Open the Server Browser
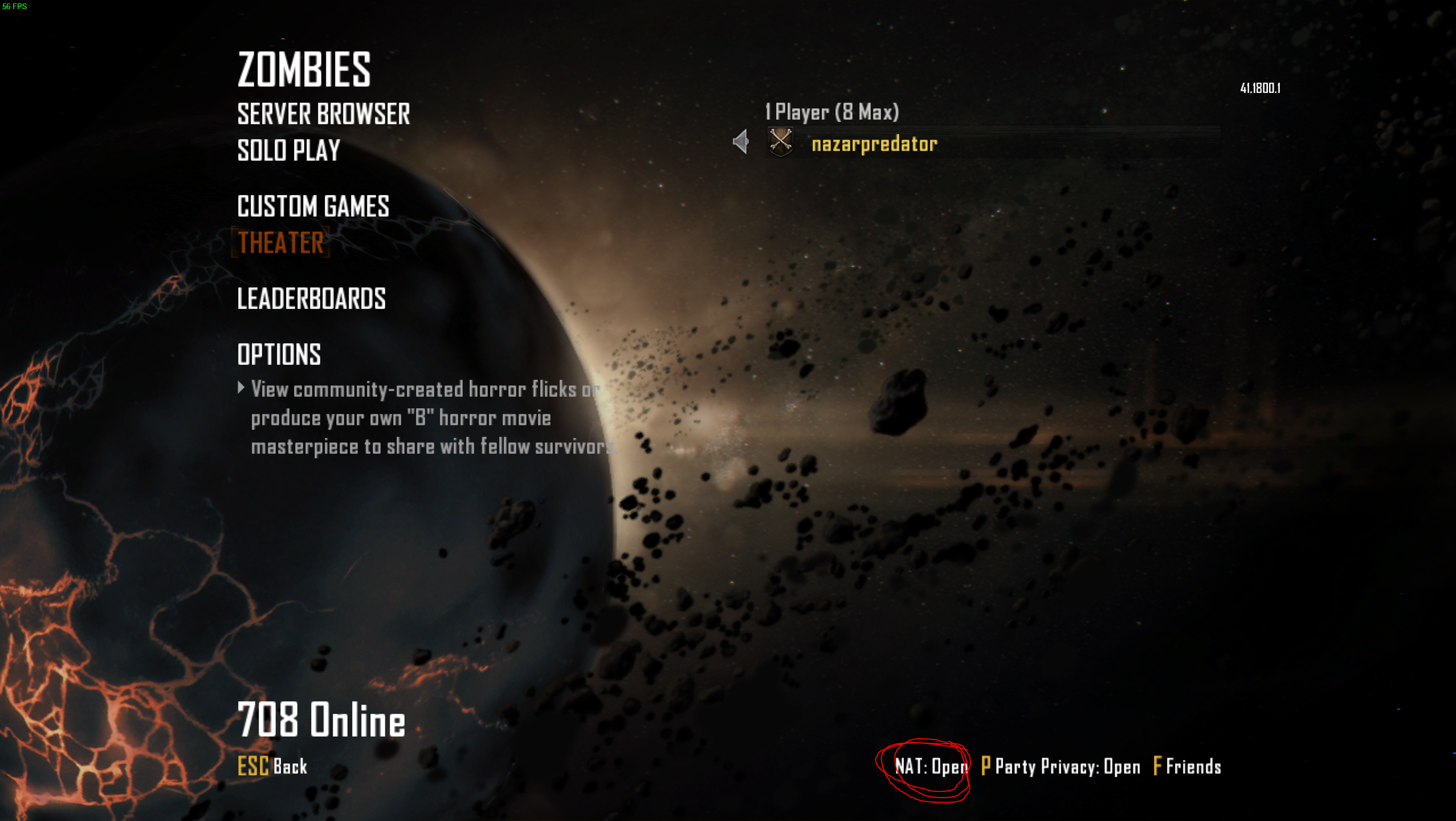 [x=323, y=114]
